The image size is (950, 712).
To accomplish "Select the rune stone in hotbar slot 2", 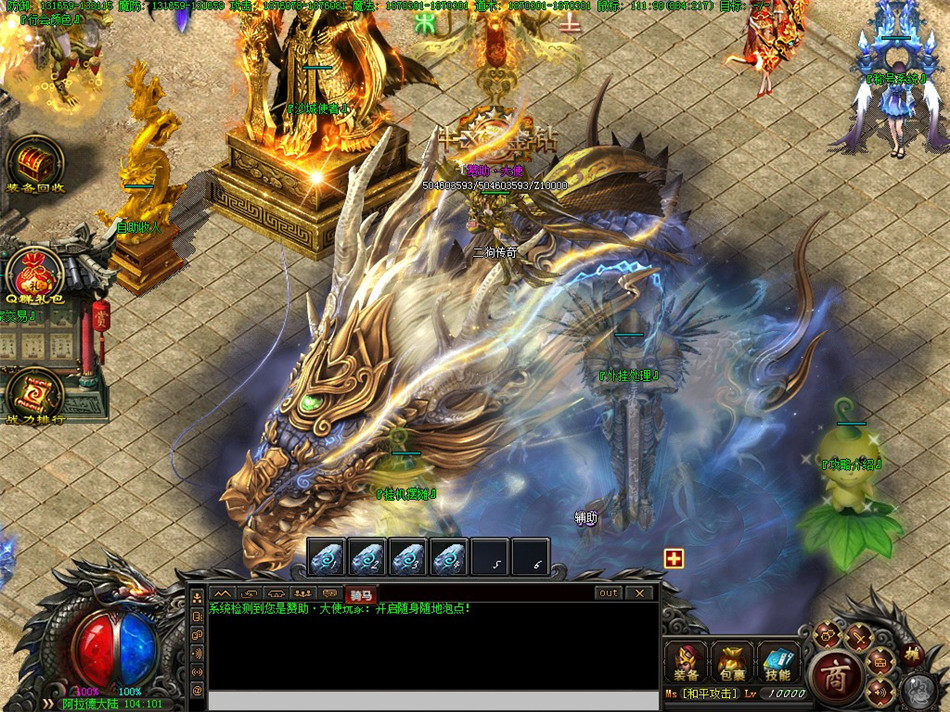I will [x=367, y=557].
